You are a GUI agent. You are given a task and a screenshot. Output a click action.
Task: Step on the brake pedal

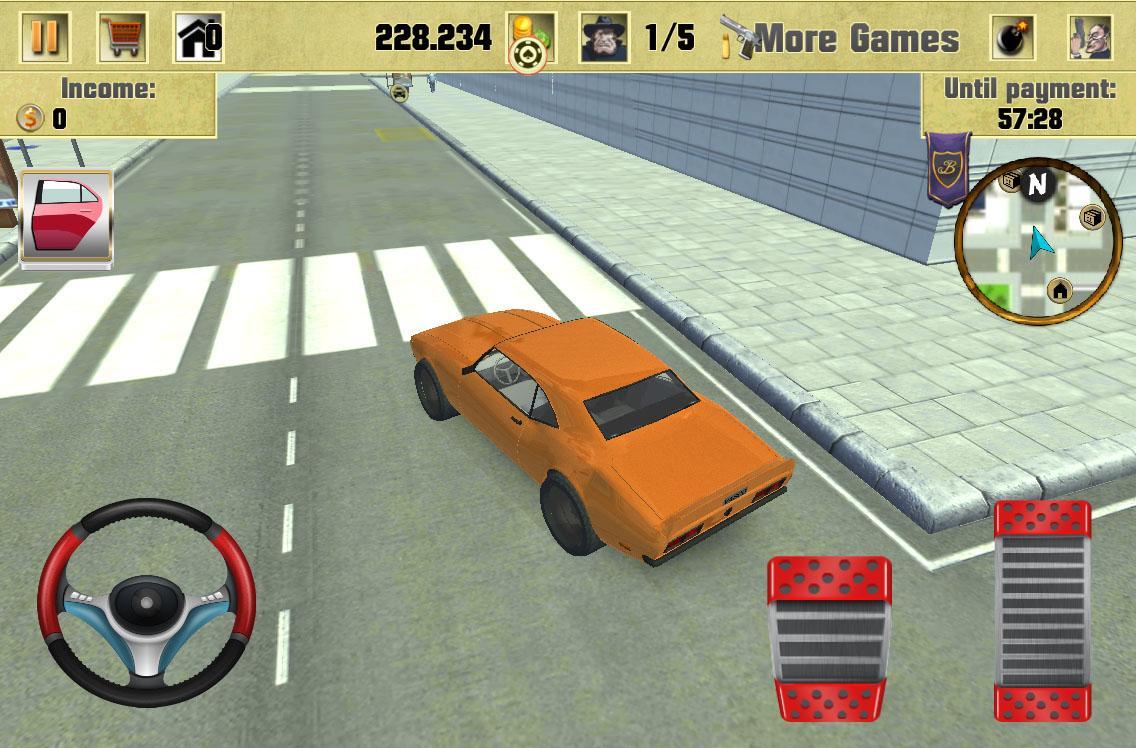pos(829,639)
